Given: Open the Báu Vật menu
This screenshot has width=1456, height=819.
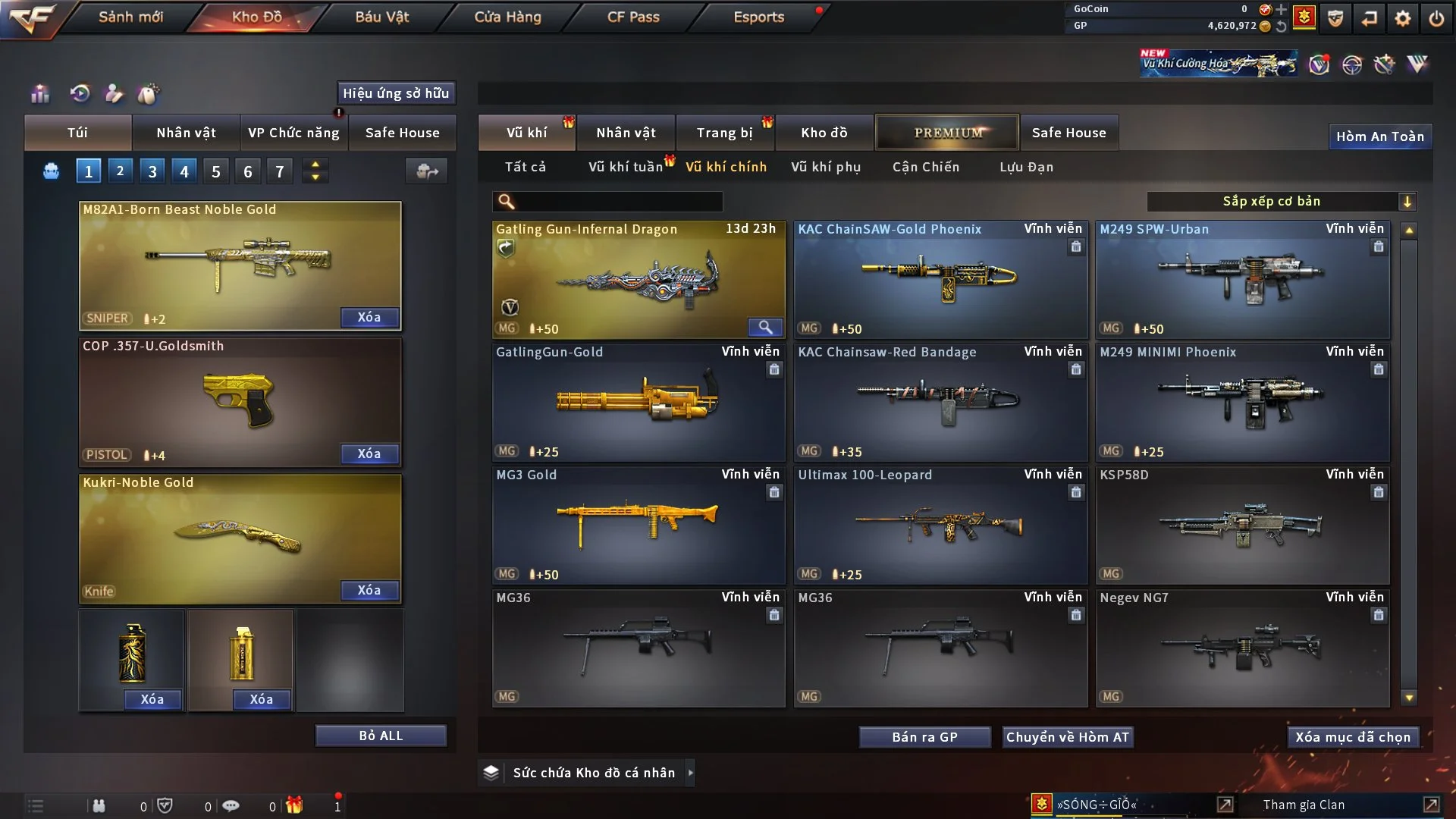Looking at the screenshot, I should pyautogui.click(x=381, y=17).
